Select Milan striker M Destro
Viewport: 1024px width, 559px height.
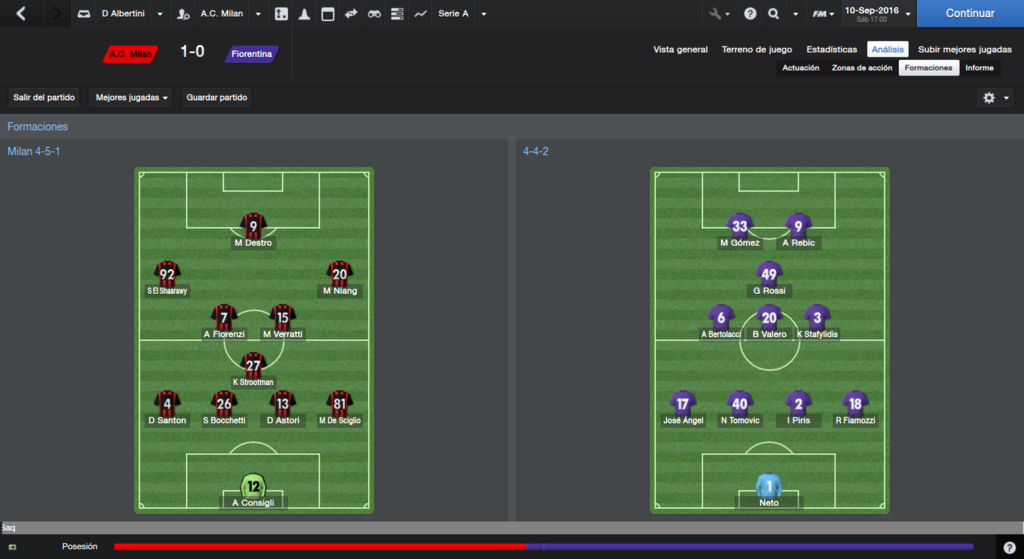(x=253, y=230)
